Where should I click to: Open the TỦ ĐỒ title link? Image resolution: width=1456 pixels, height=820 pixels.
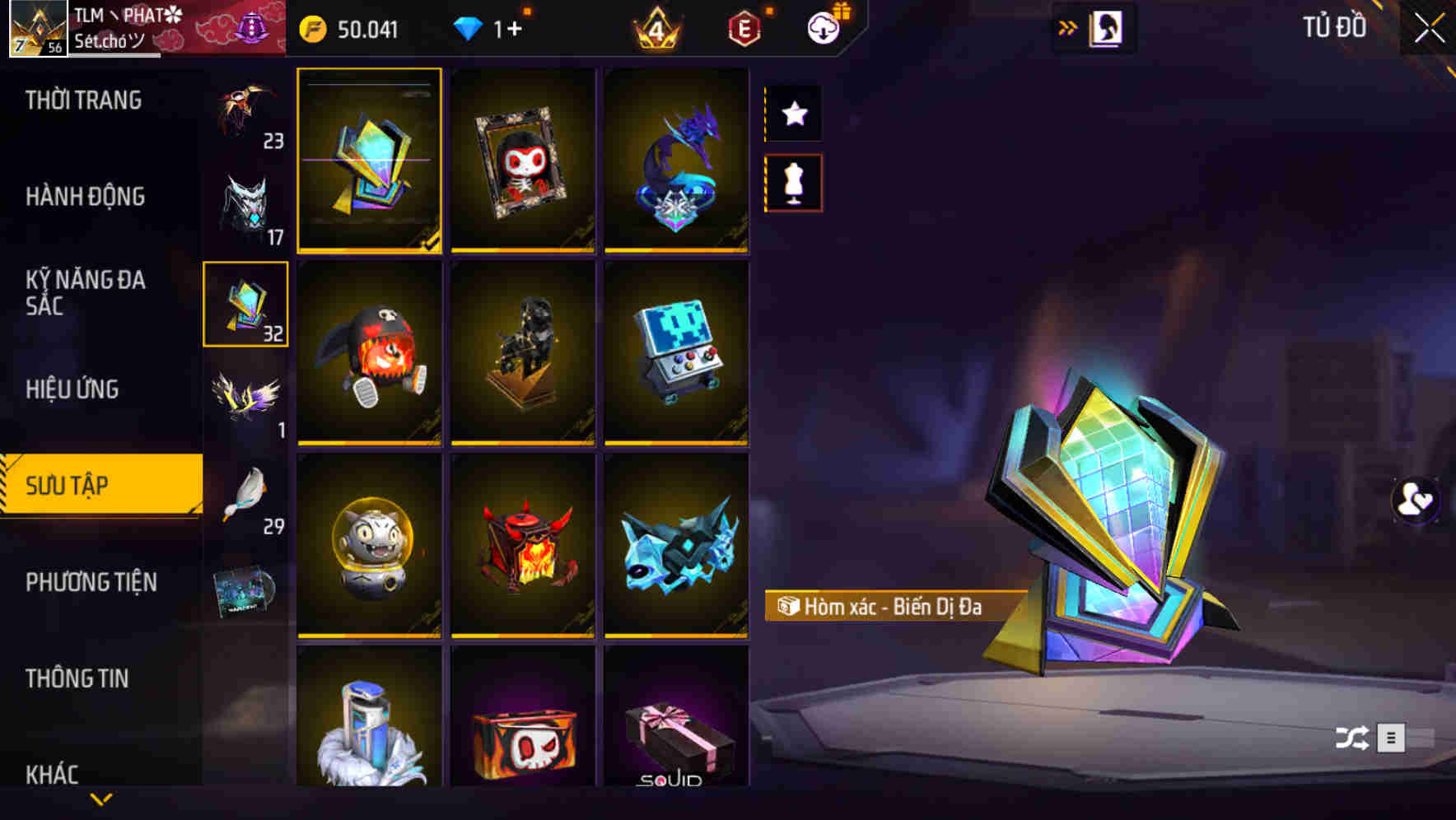1334,27
